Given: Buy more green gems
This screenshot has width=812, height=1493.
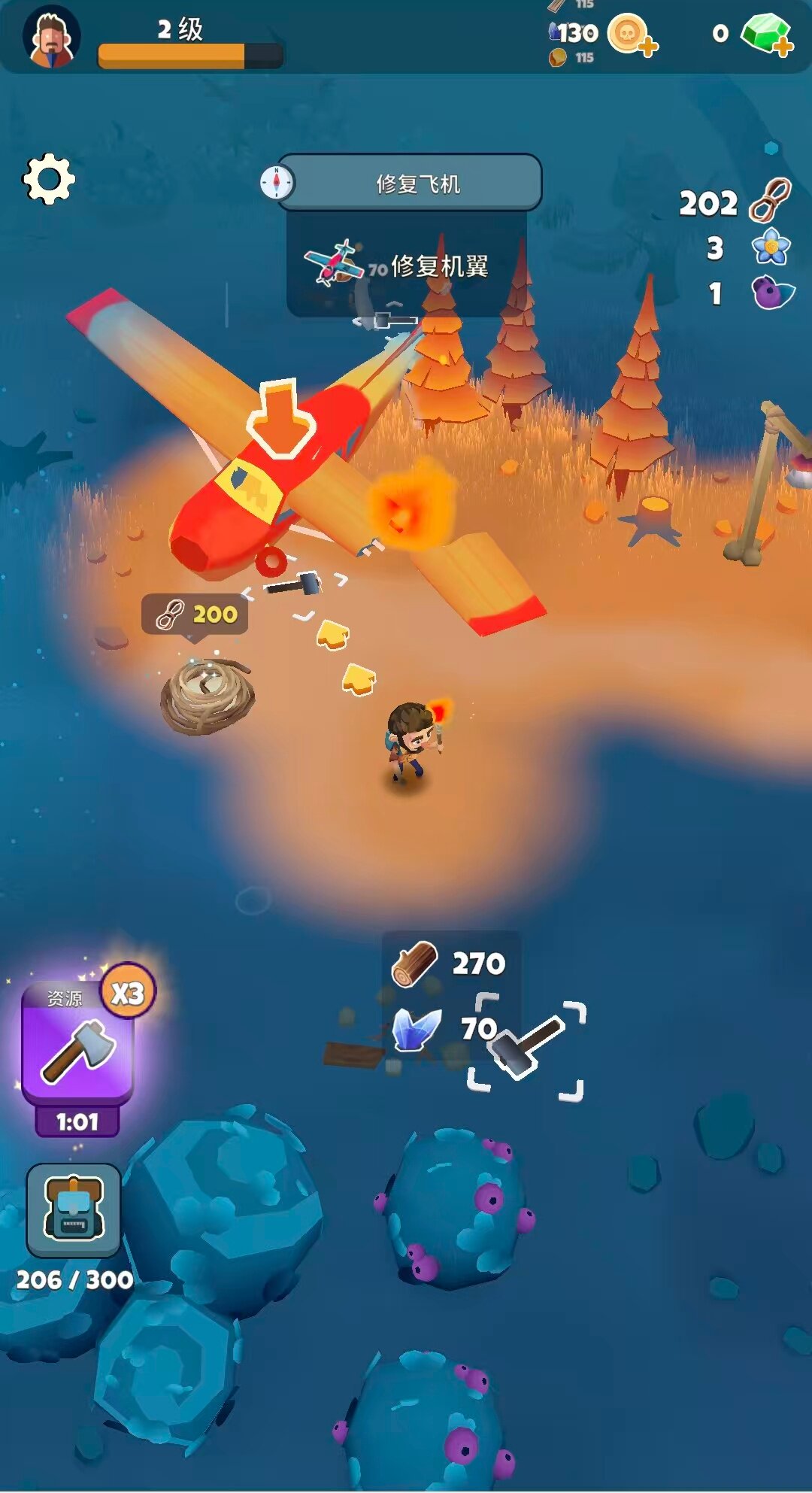Looking at the screenshot, I should coord(767,35).
